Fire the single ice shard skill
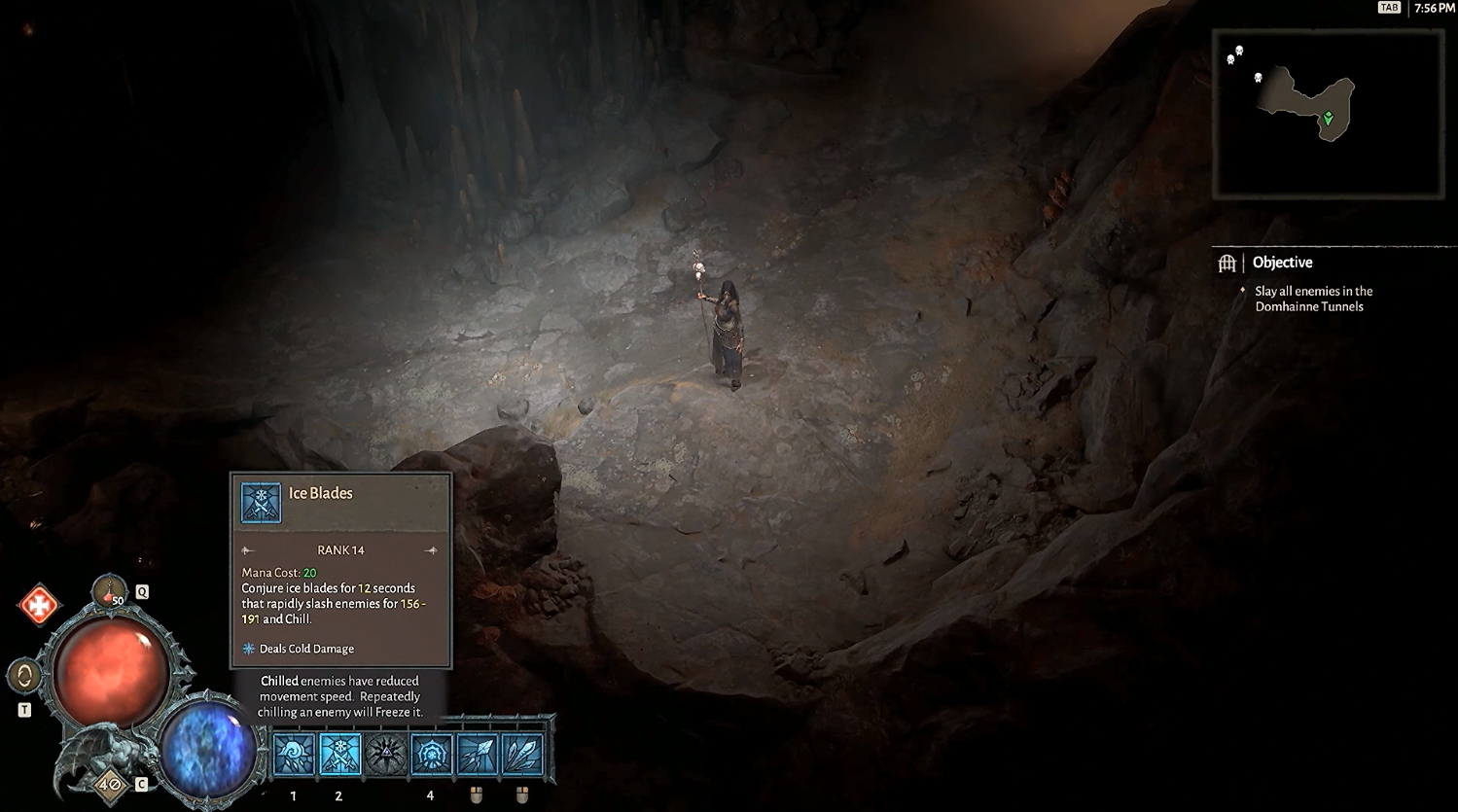This screenshot has width=1458, height=812. (x=477, y=755)
